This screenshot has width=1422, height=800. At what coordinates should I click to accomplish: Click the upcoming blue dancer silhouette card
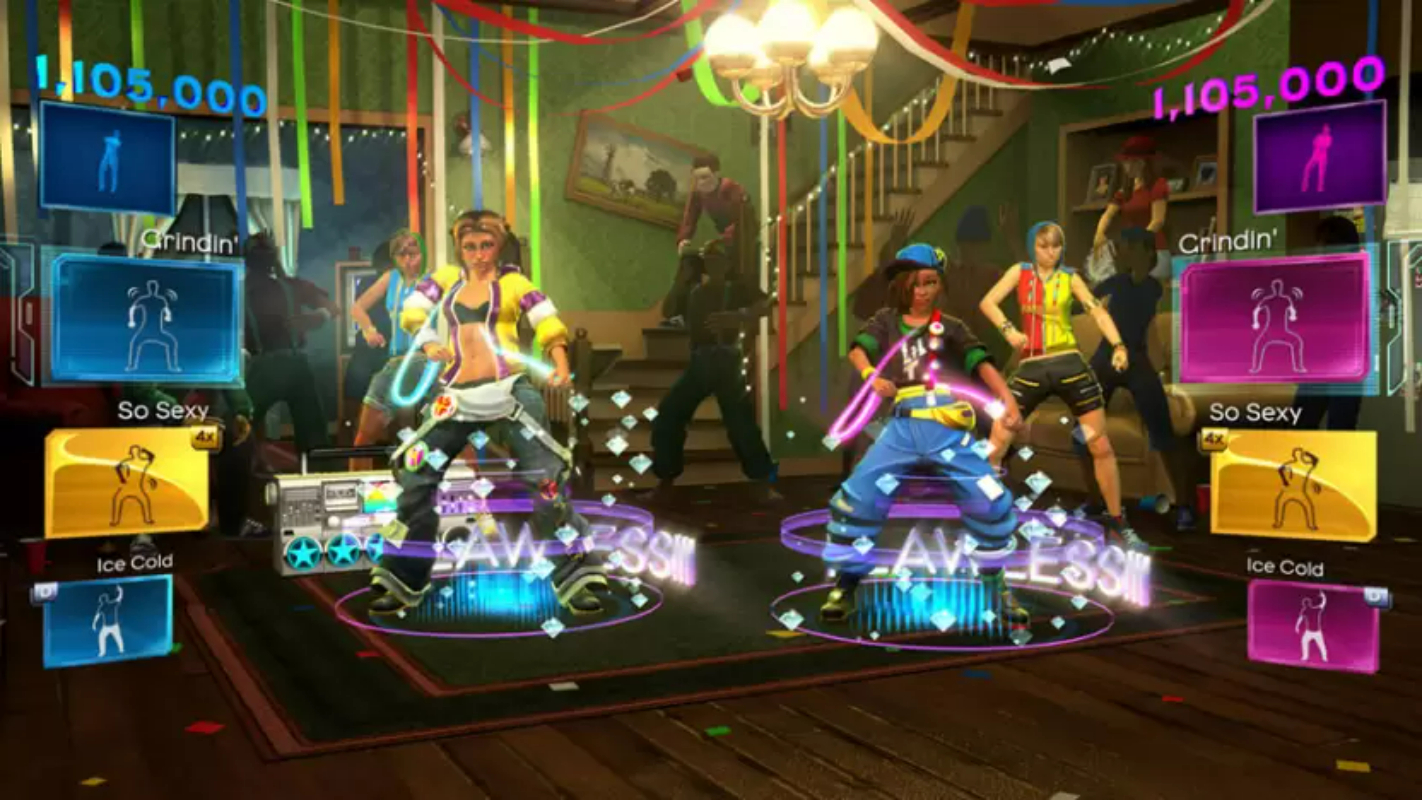coord(105,165)
